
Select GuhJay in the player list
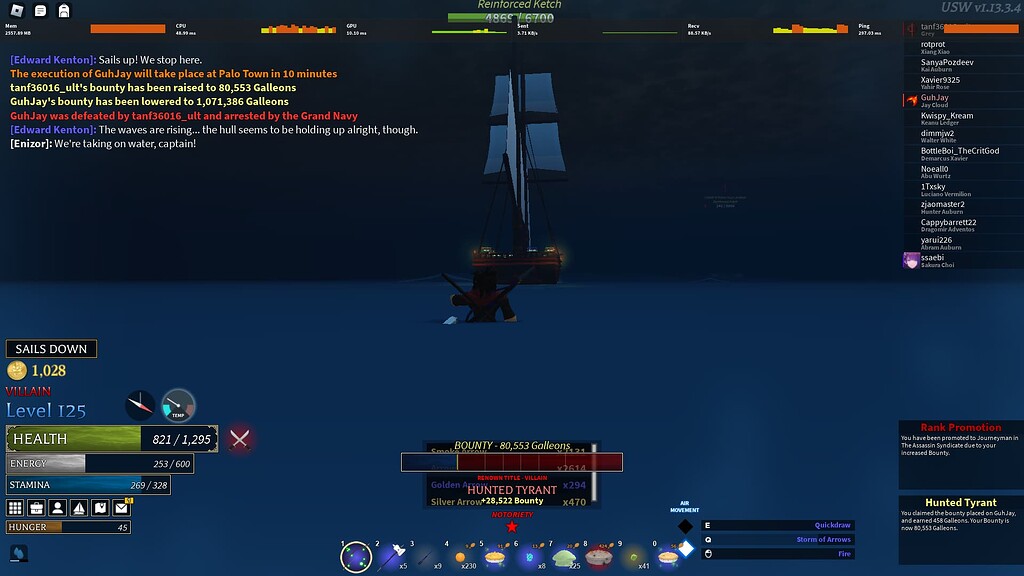[935, 98]
